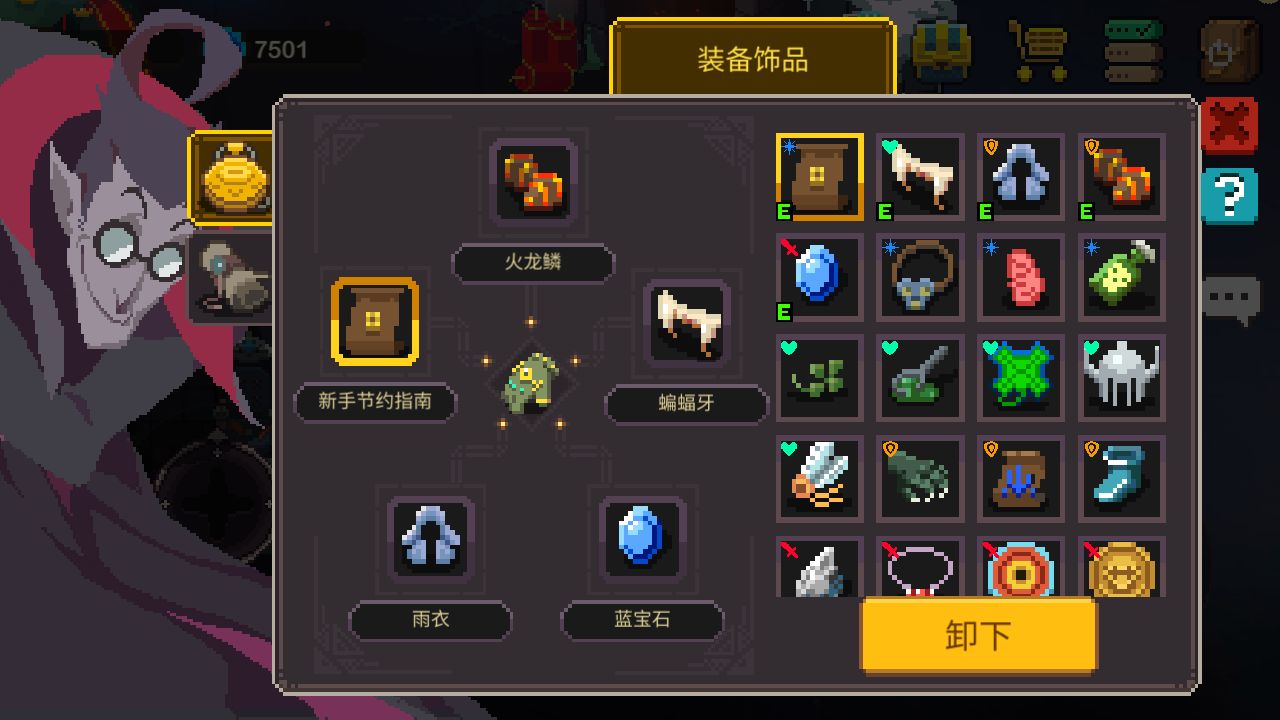Open the 火龙鳞 equipped slot
This screenshot has width=1280, height=720.
(532, 183)
